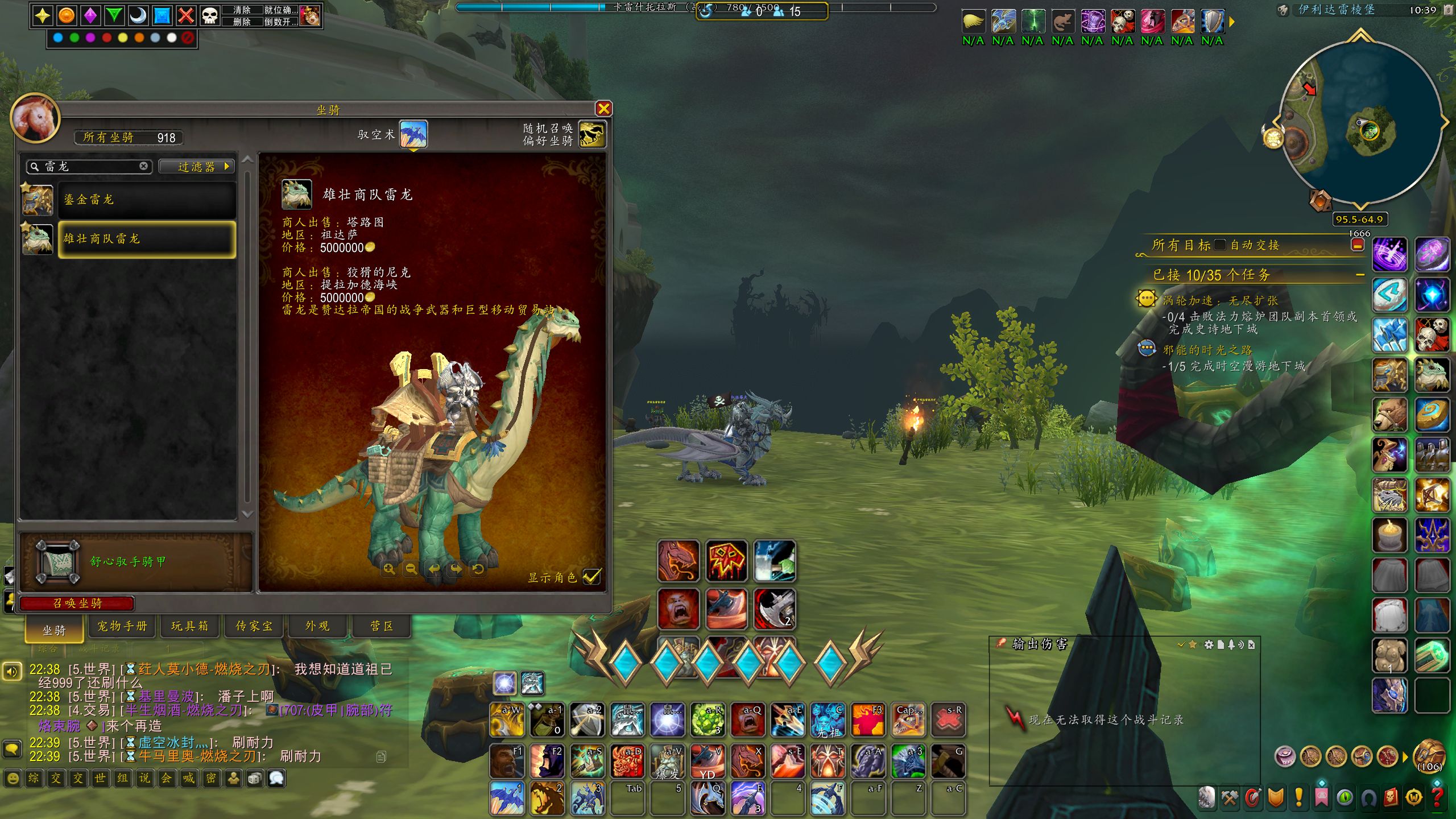Activate the 驭空术 skyriding icon
The height and width of the screenshot is (819, 1456).
tap(413, 134)
